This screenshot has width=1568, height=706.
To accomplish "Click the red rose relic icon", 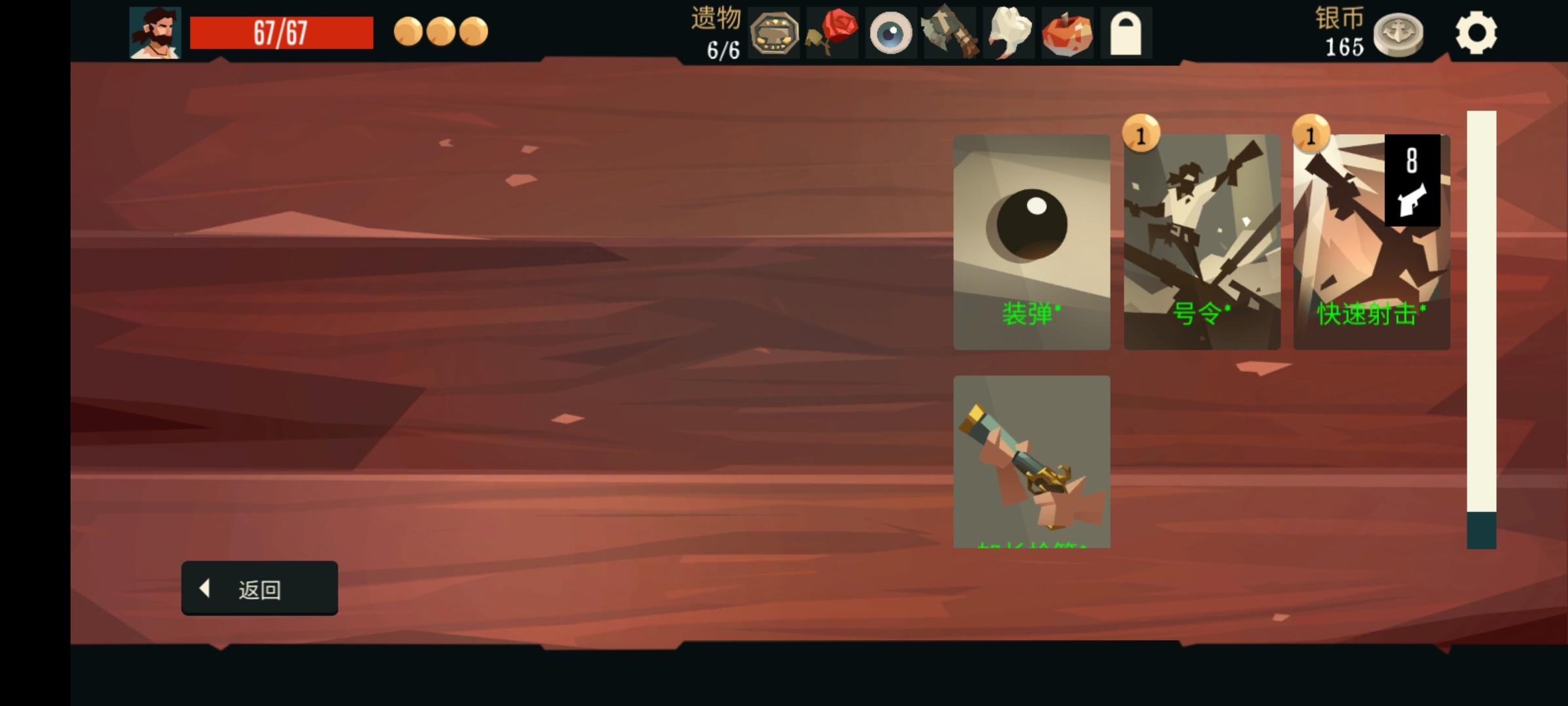I will [x=833, y=31].
